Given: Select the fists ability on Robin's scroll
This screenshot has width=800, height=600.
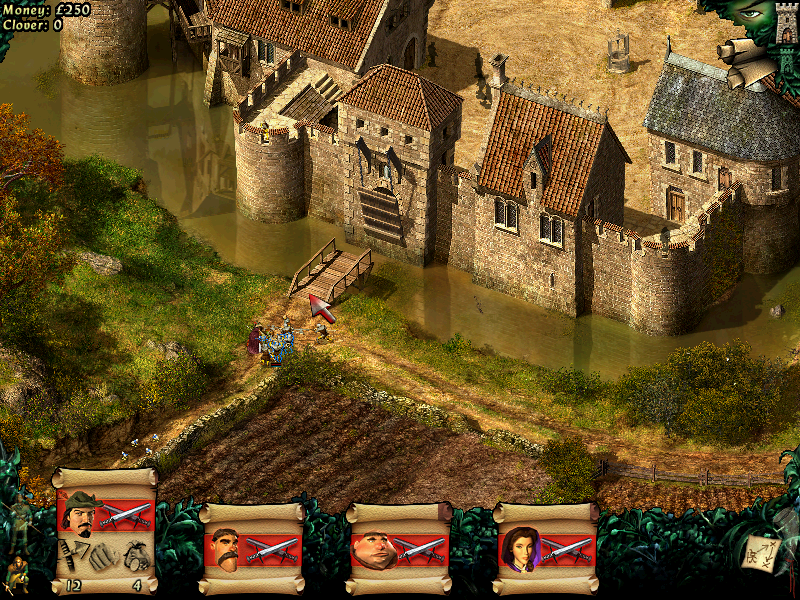Looking at the screenshot, I should 102,555.
